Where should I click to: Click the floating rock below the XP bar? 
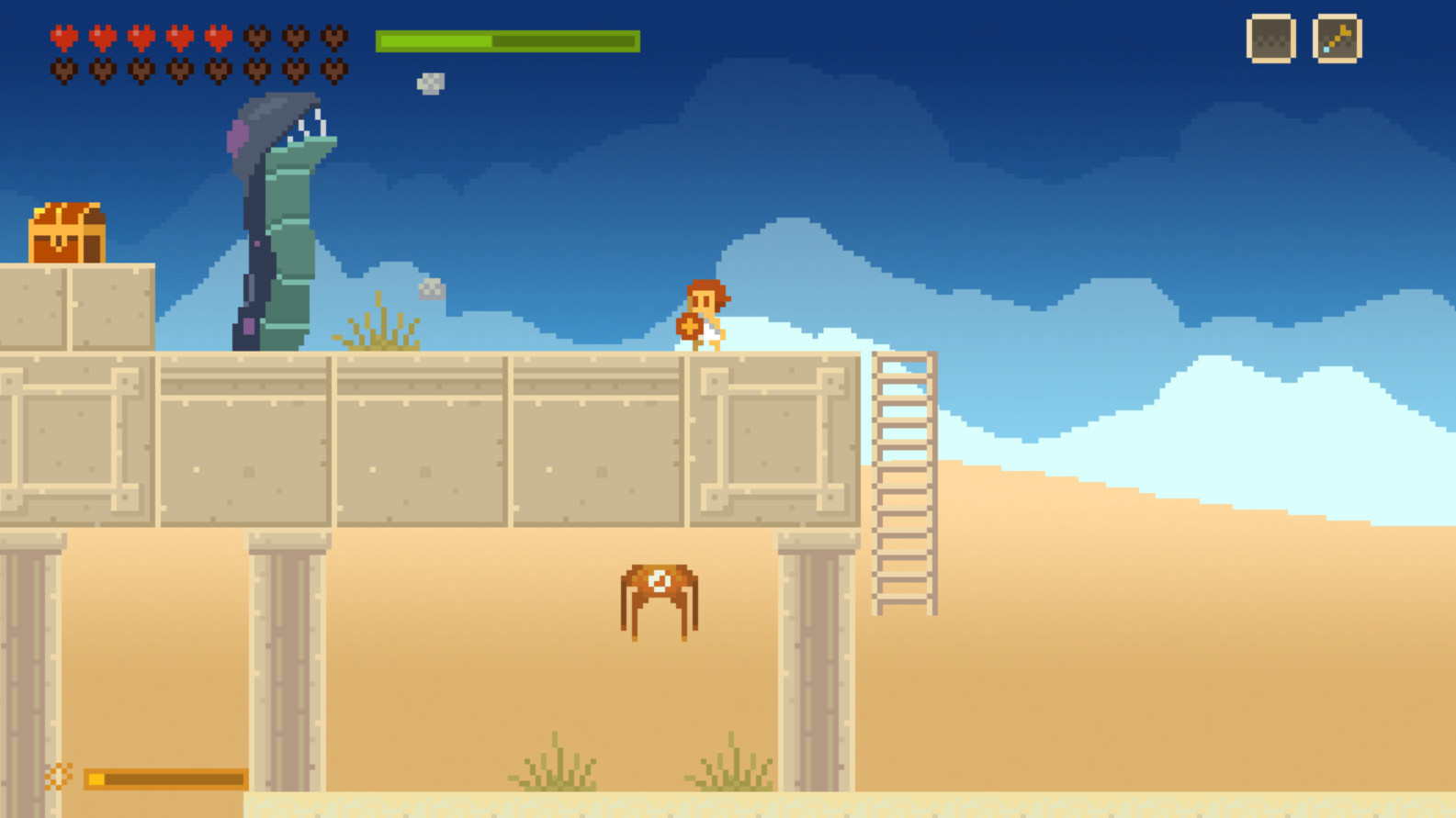(429, 83)
